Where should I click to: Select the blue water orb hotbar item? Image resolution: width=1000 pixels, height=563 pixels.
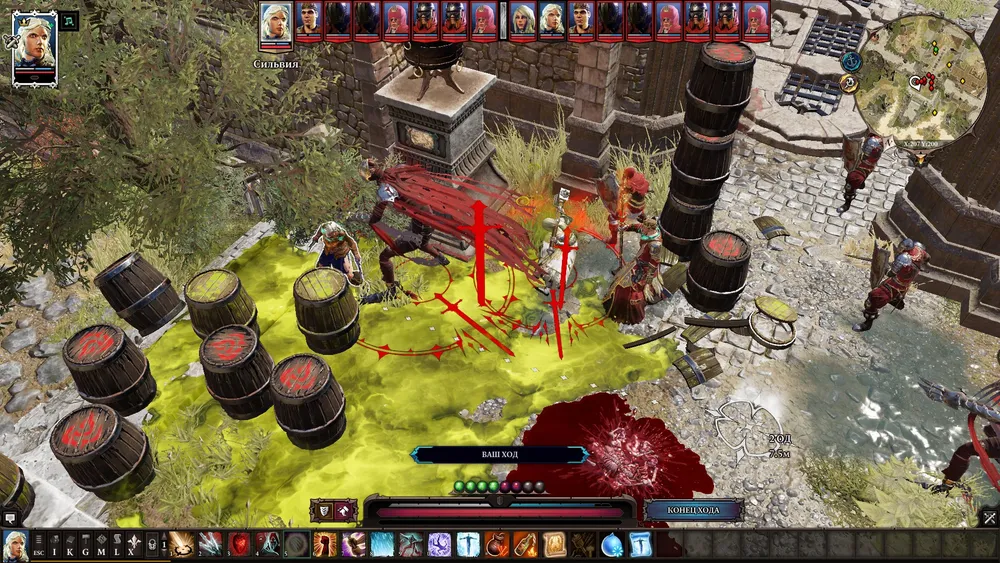tap(612, 545)
